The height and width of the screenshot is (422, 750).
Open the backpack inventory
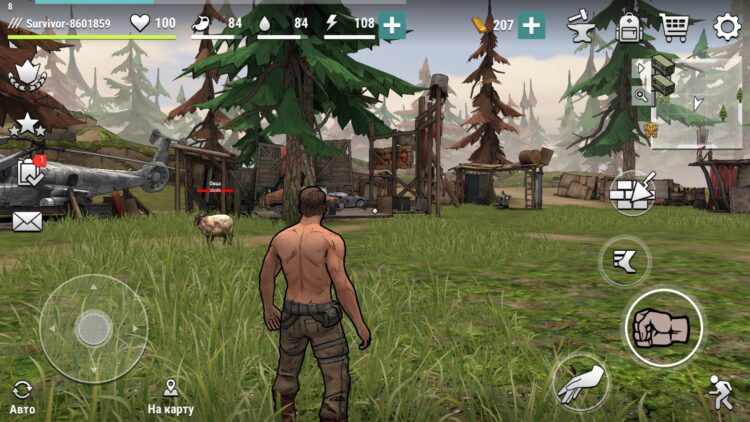629,26
